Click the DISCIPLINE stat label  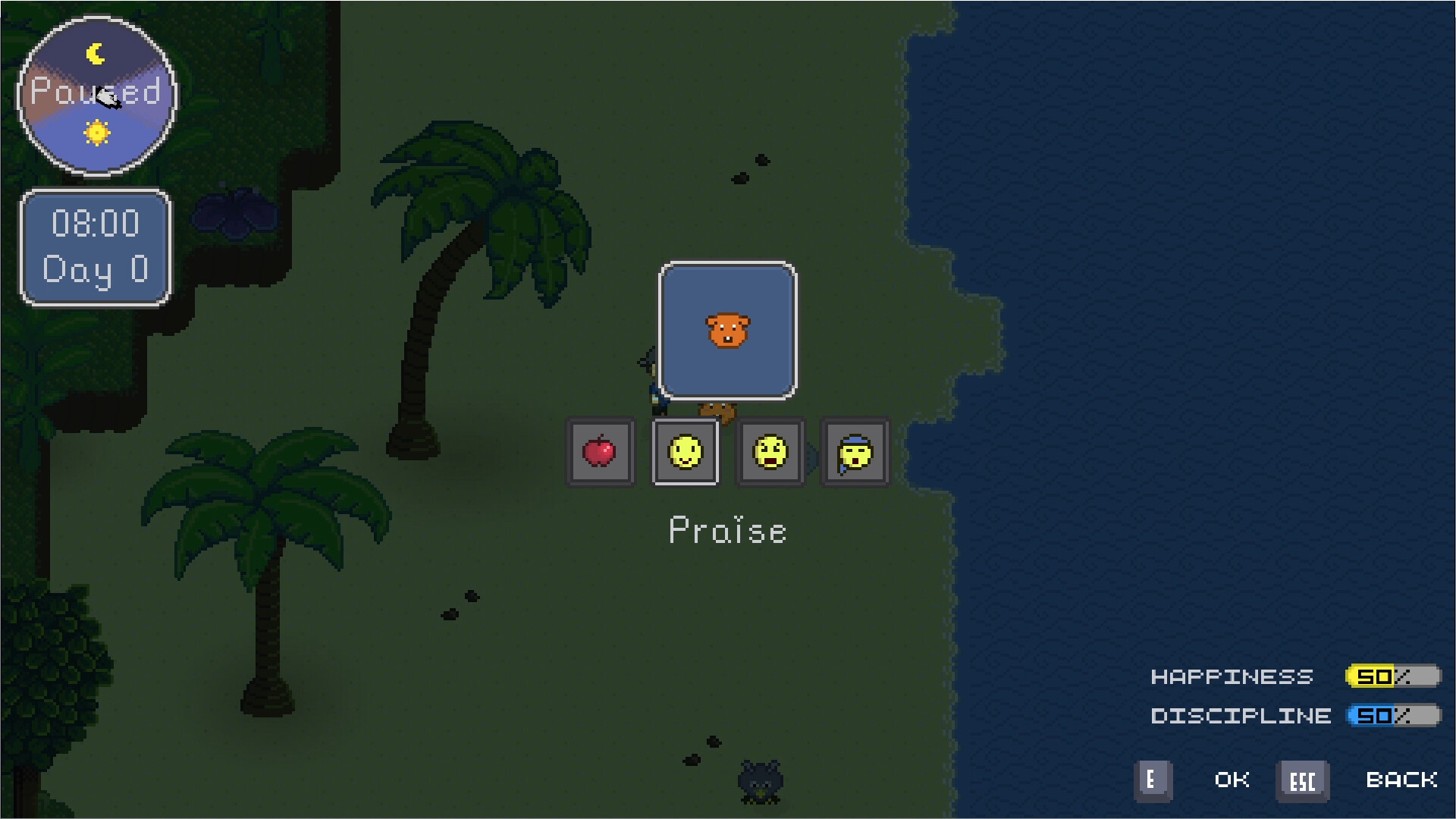pyautogui.click(x=1242, y=715)
